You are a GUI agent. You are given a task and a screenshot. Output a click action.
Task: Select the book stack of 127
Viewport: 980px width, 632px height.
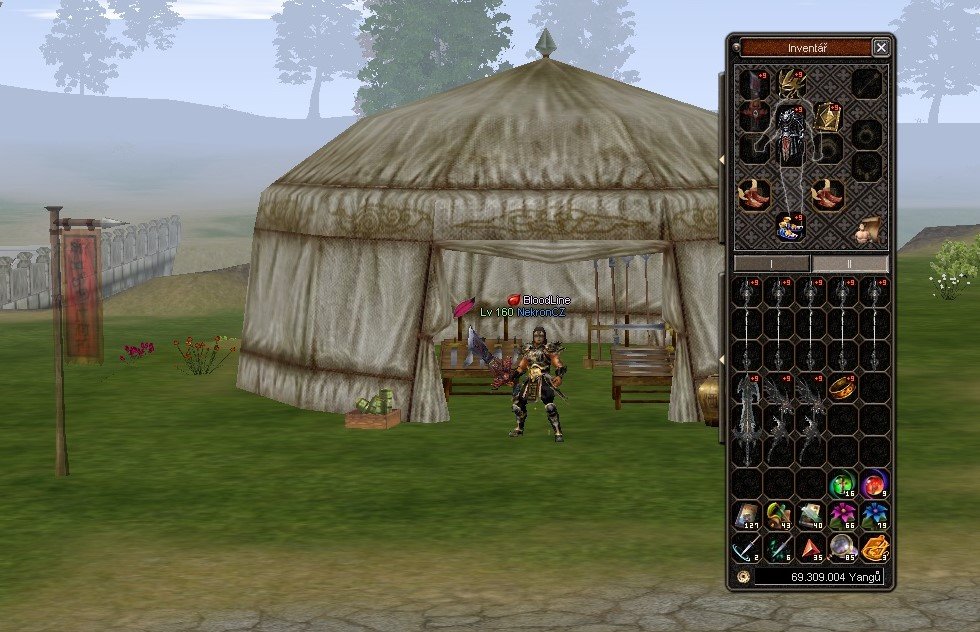(748, 516)
